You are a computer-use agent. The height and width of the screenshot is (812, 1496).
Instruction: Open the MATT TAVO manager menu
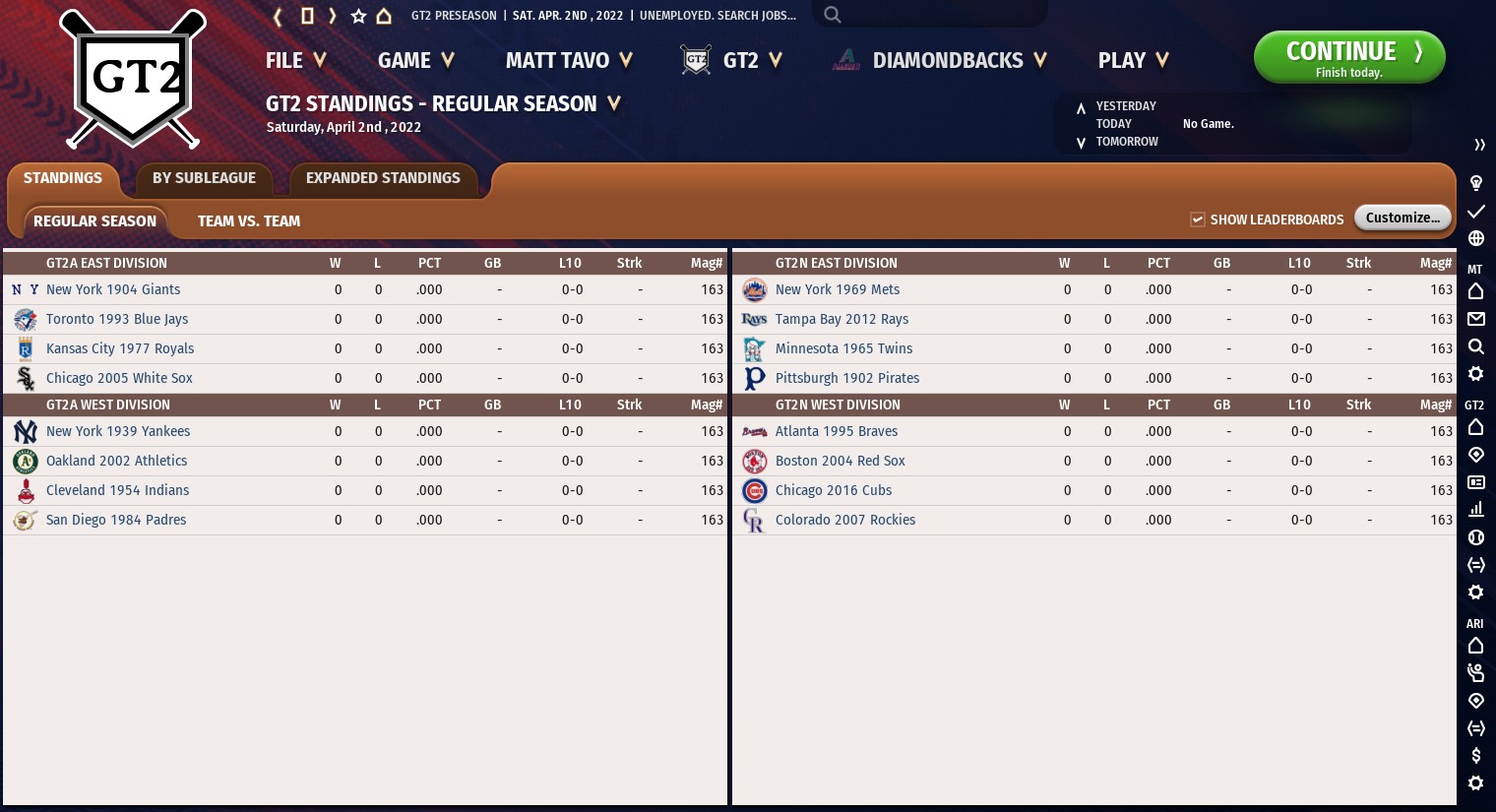568,61
